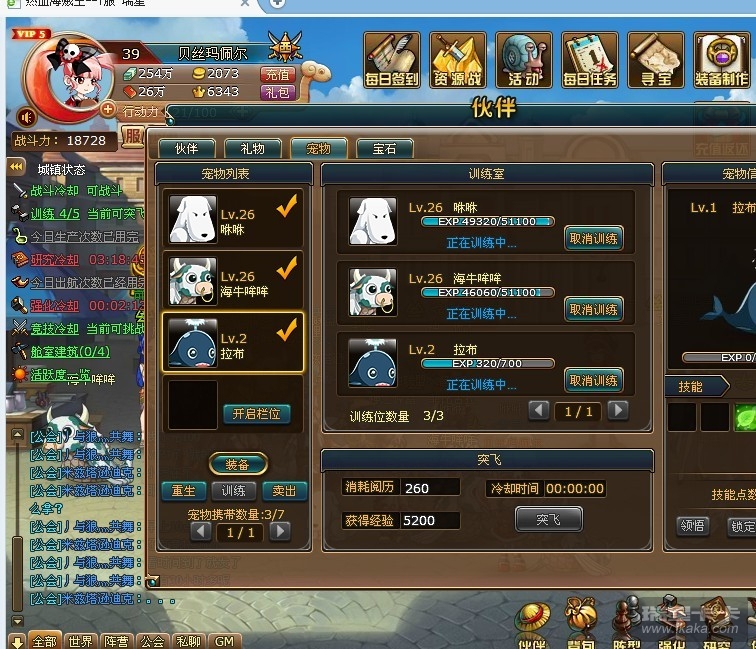756x649 pixels.
Task: Open the 公会 guild chat tab
Action: (152, 641)
